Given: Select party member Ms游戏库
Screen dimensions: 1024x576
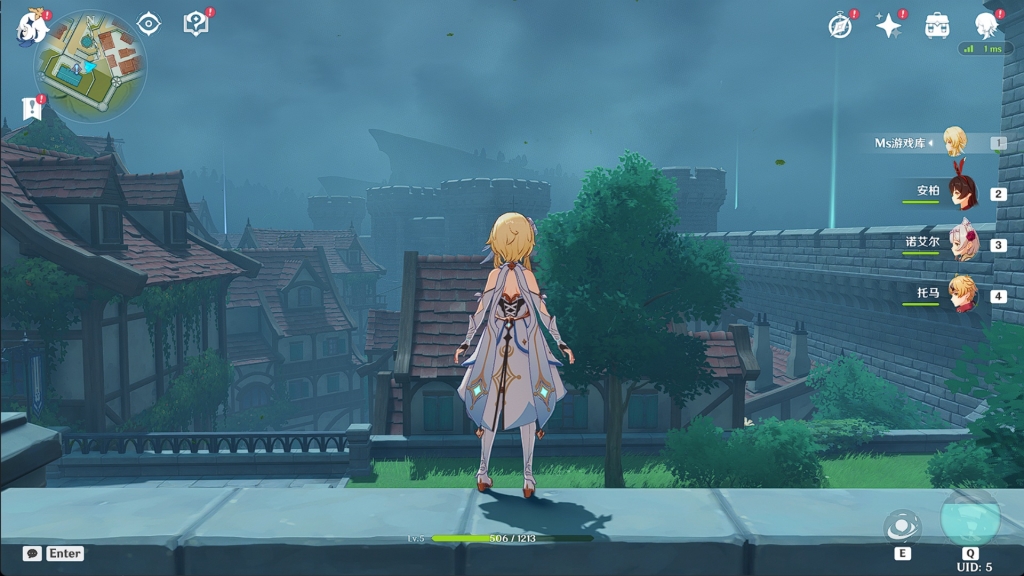Looking at the screenshot, I should (x=955, y=143).
